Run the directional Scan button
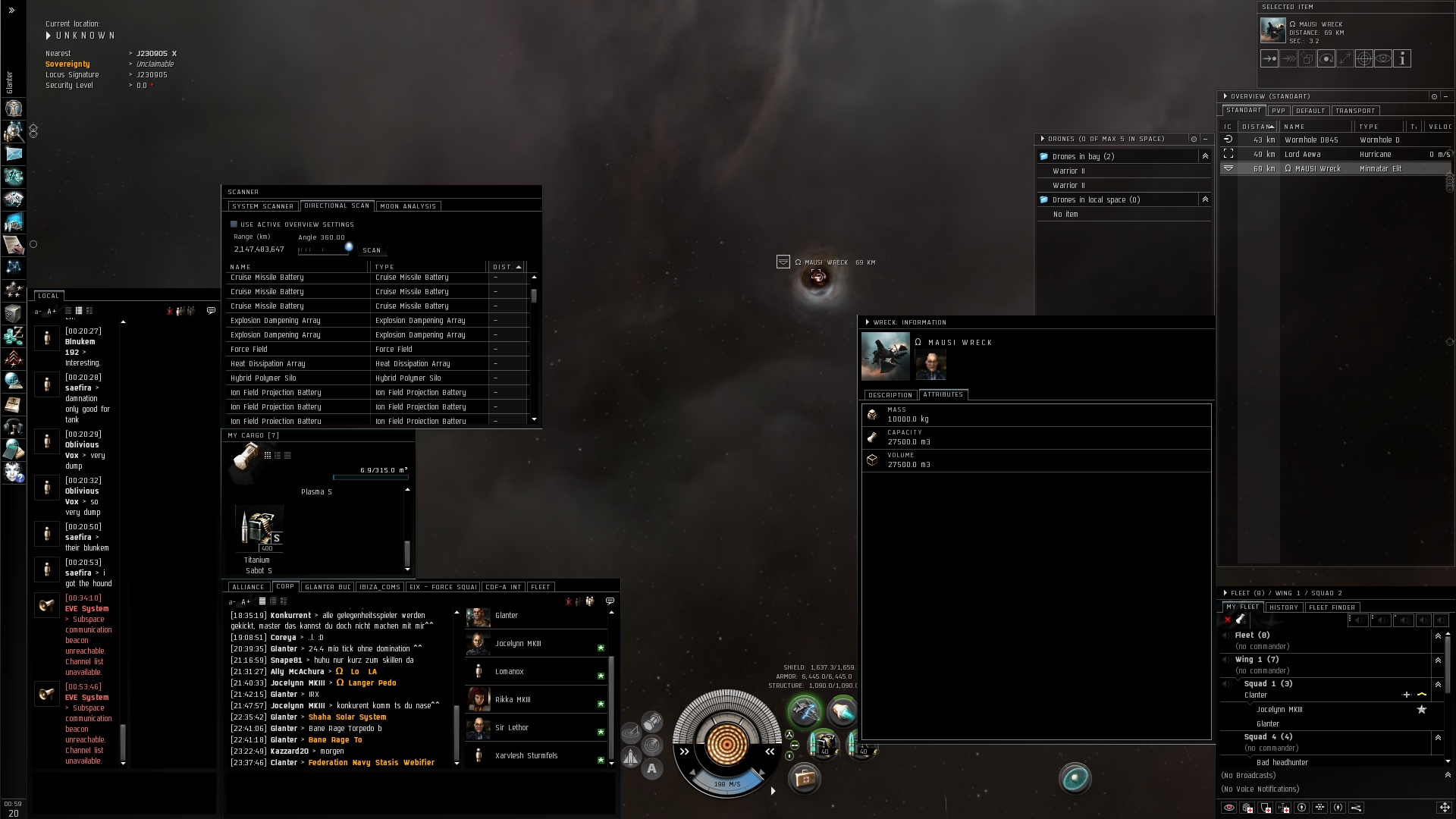Image resolution: width=1456 pixels, height=819 pixels. (x=372, y=250)
